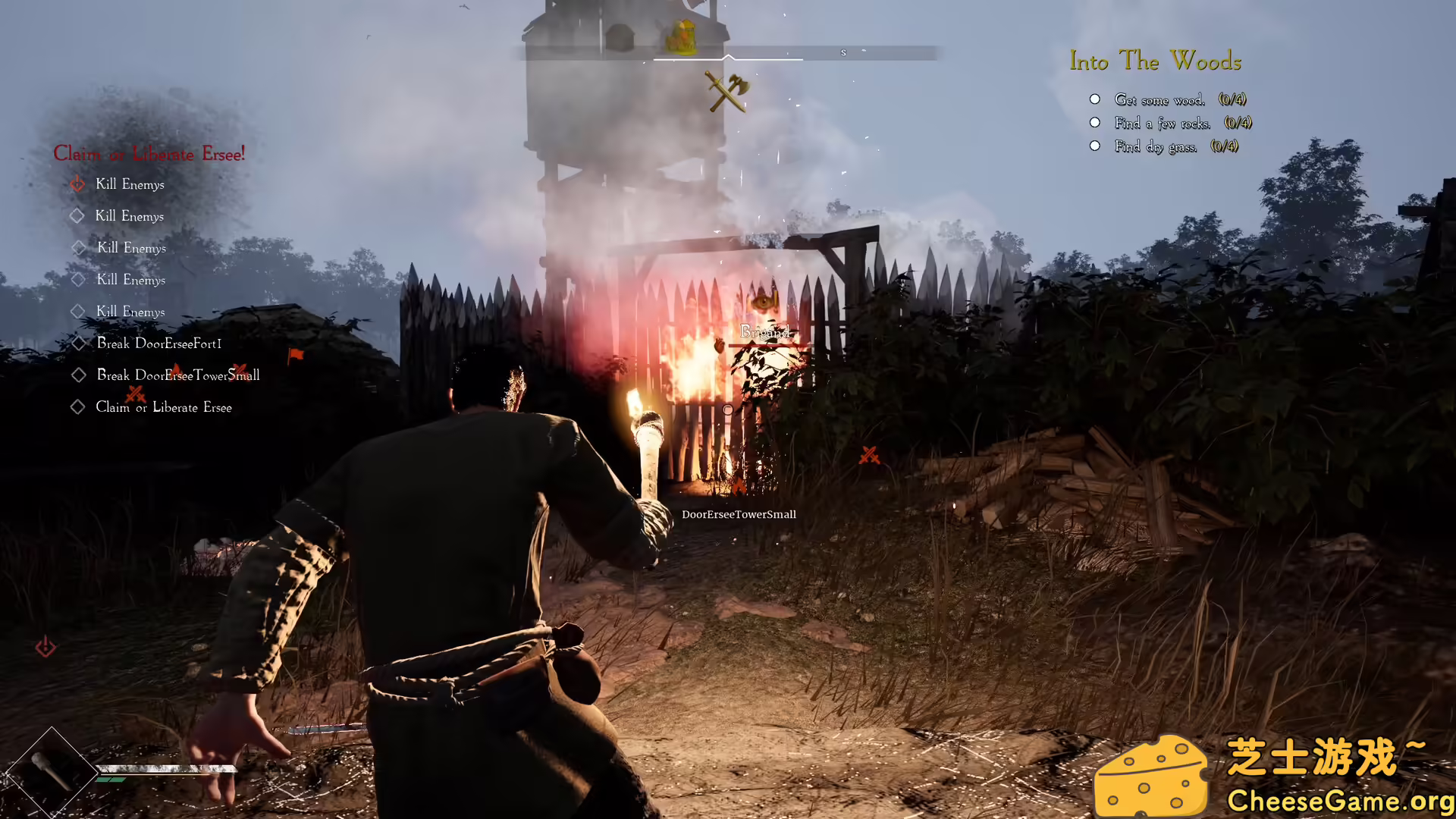Click the S marker on the top compass bar

[843, 52]
